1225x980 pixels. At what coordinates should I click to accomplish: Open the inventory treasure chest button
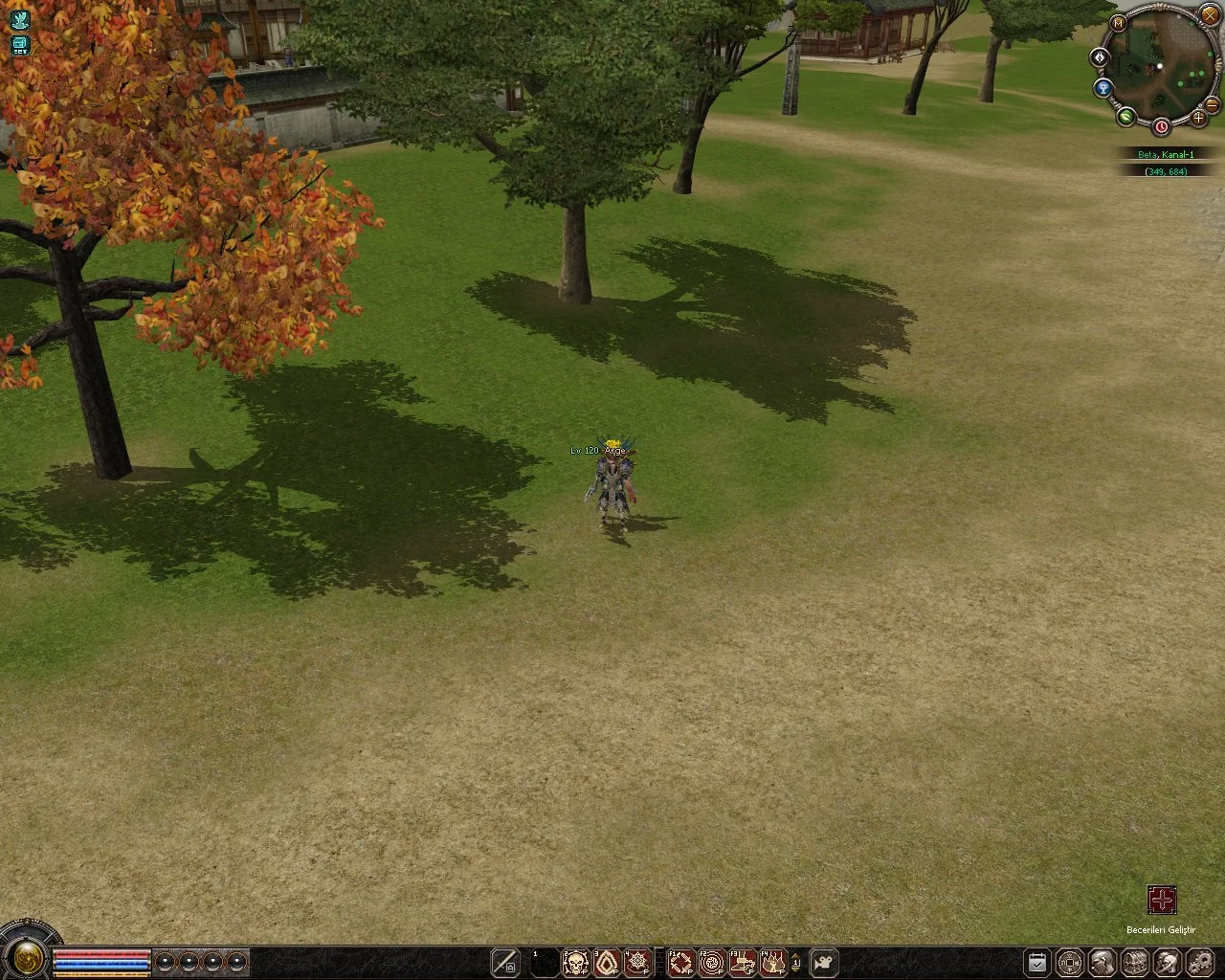coord(1135,962)
